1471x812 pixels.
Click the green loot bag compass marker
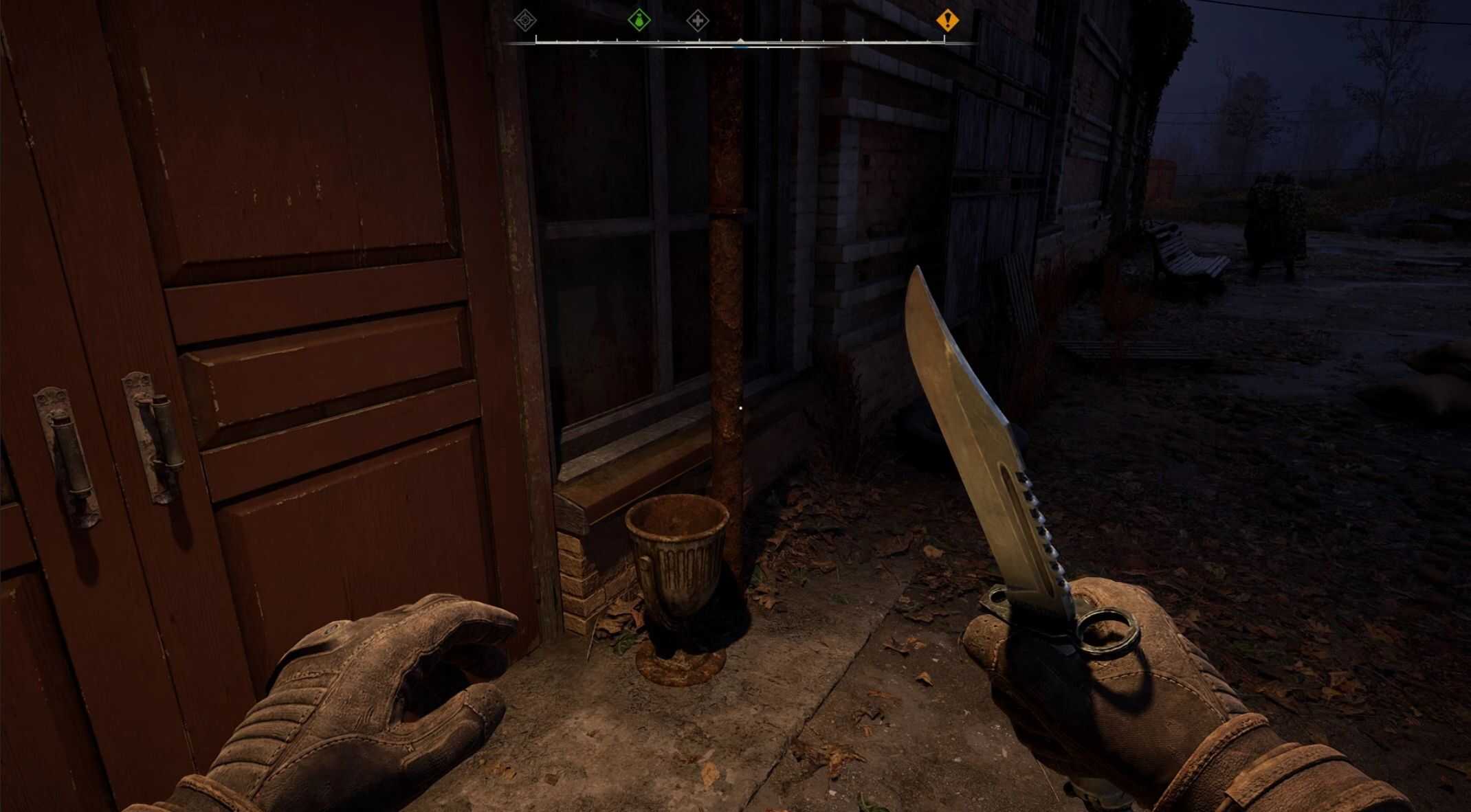pos(639,21)
